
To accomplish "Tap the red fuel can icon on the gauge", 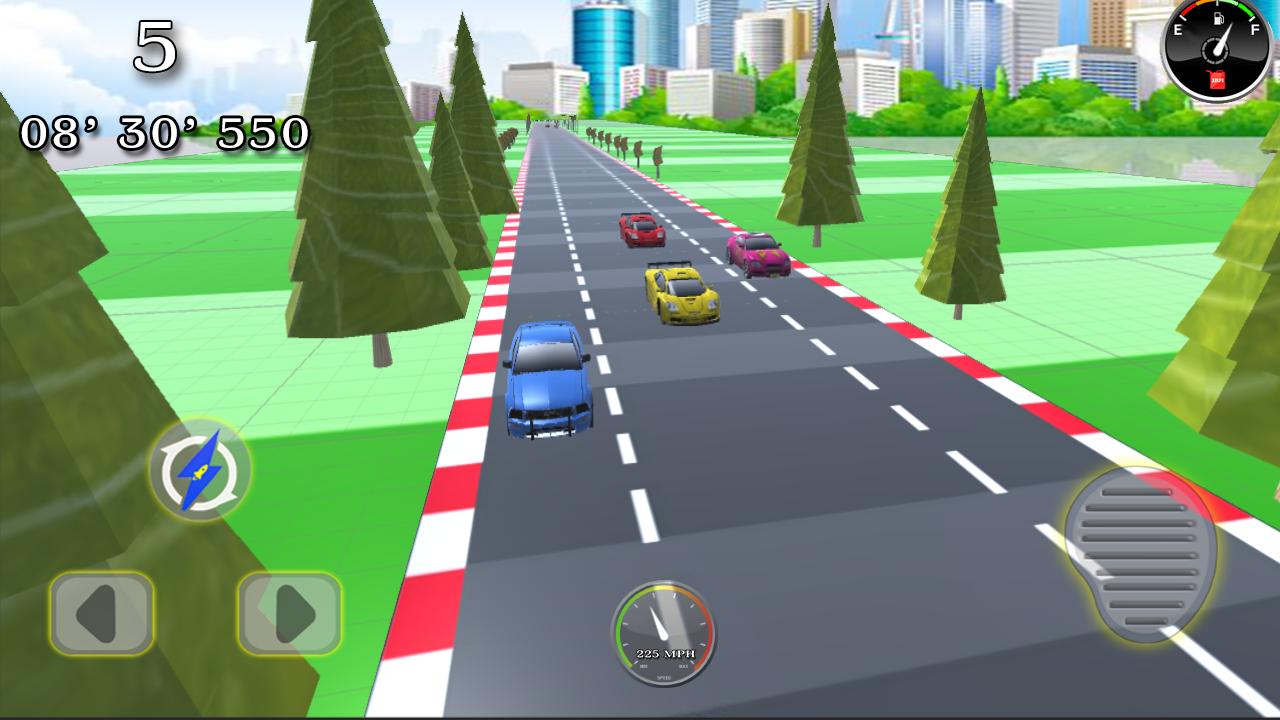I will tap(1217, 79).
